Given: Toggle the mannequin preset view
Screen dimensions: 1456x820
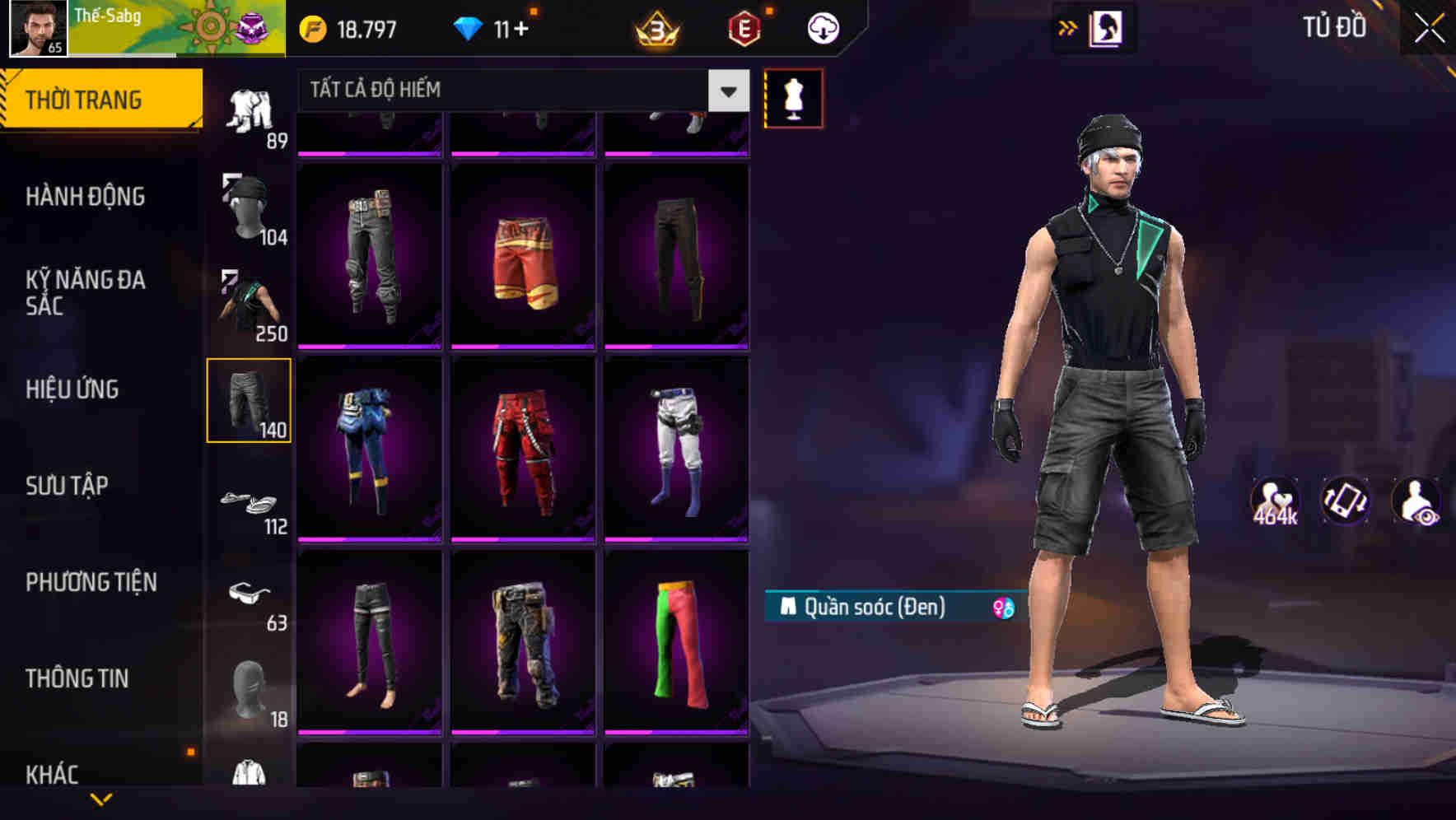Looking at the screenshot, I should (793, 97).
